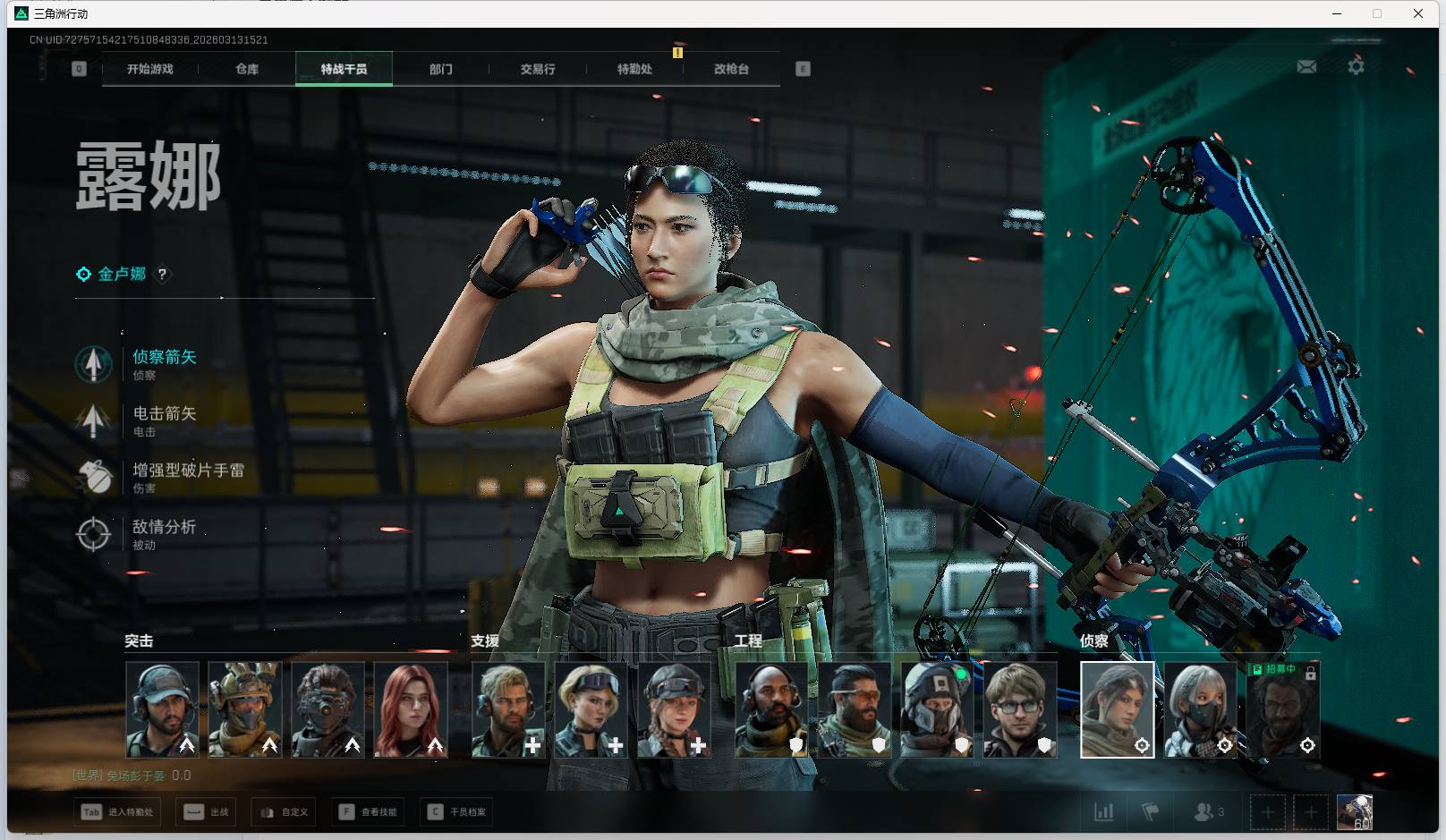1446x840 pixels.
Task: Open the mail envelope icon
Action: [1306, 67]
